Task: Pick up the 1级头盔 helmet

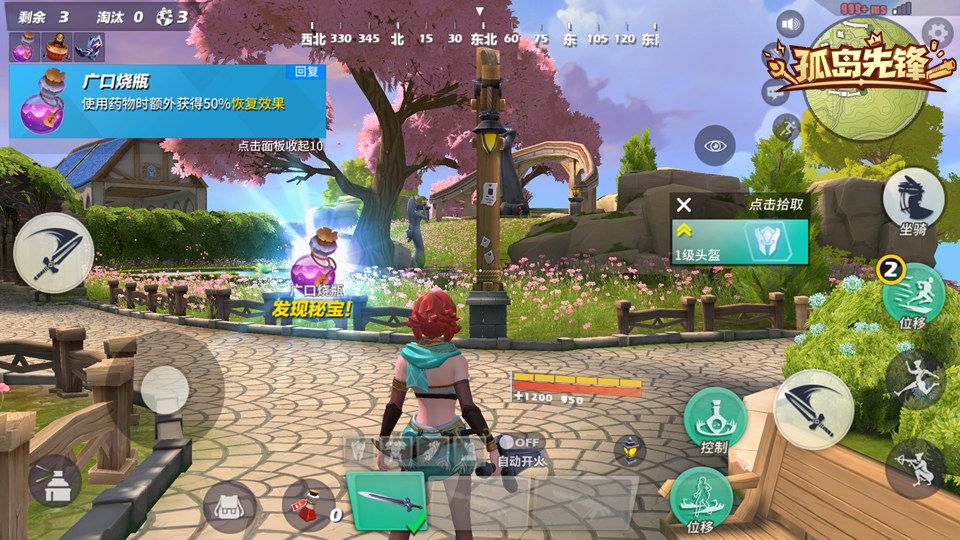Action: point(739,243)
